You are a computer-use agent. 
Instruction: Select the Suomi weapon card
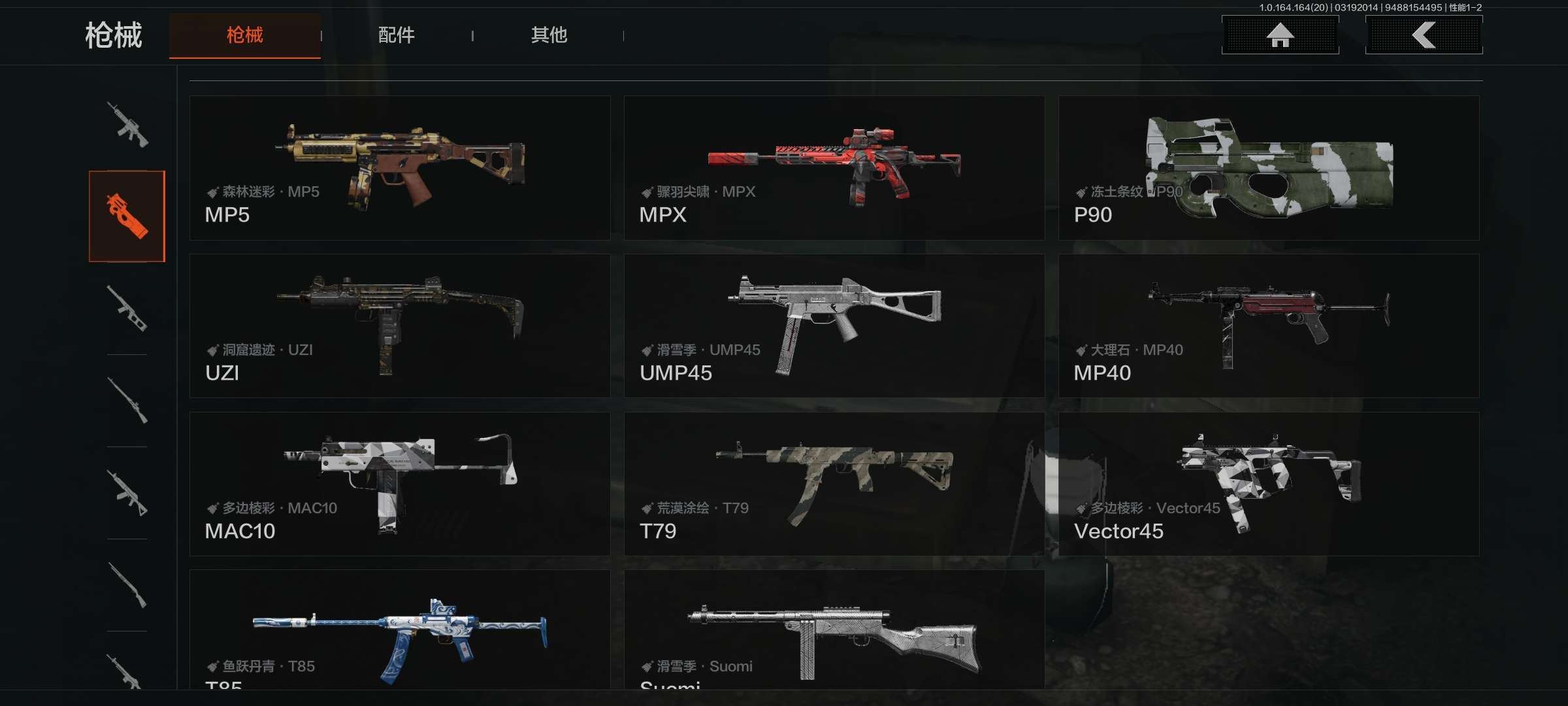coord(834,630)
